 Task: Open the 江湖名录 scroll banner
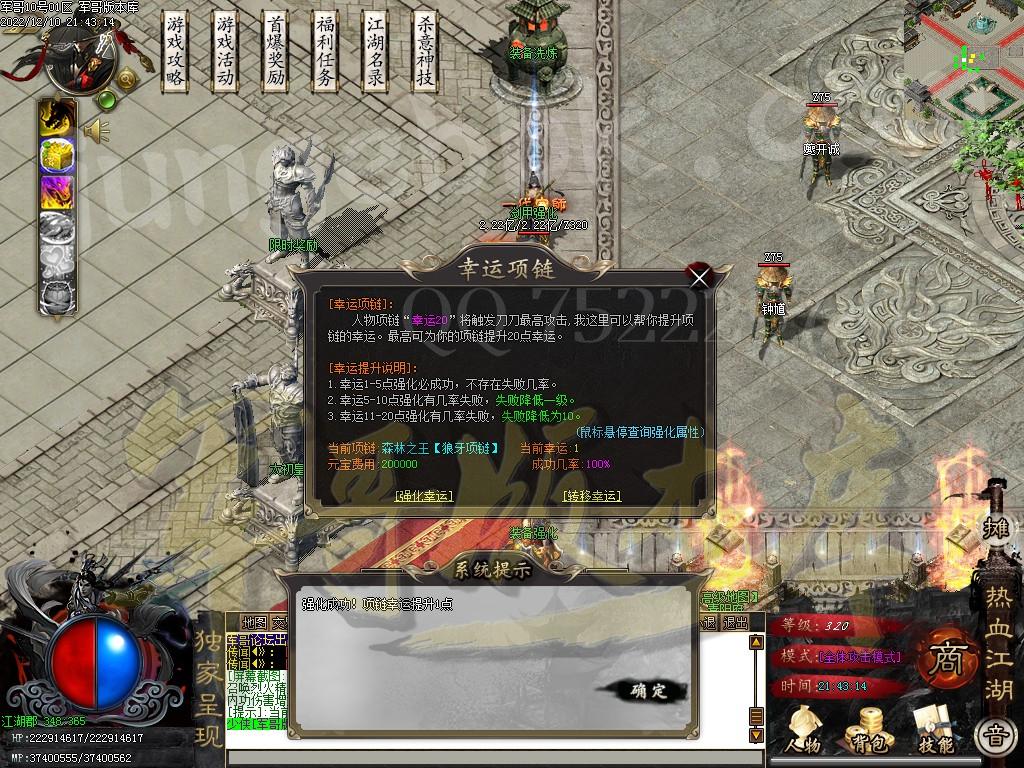click(375, 52)
